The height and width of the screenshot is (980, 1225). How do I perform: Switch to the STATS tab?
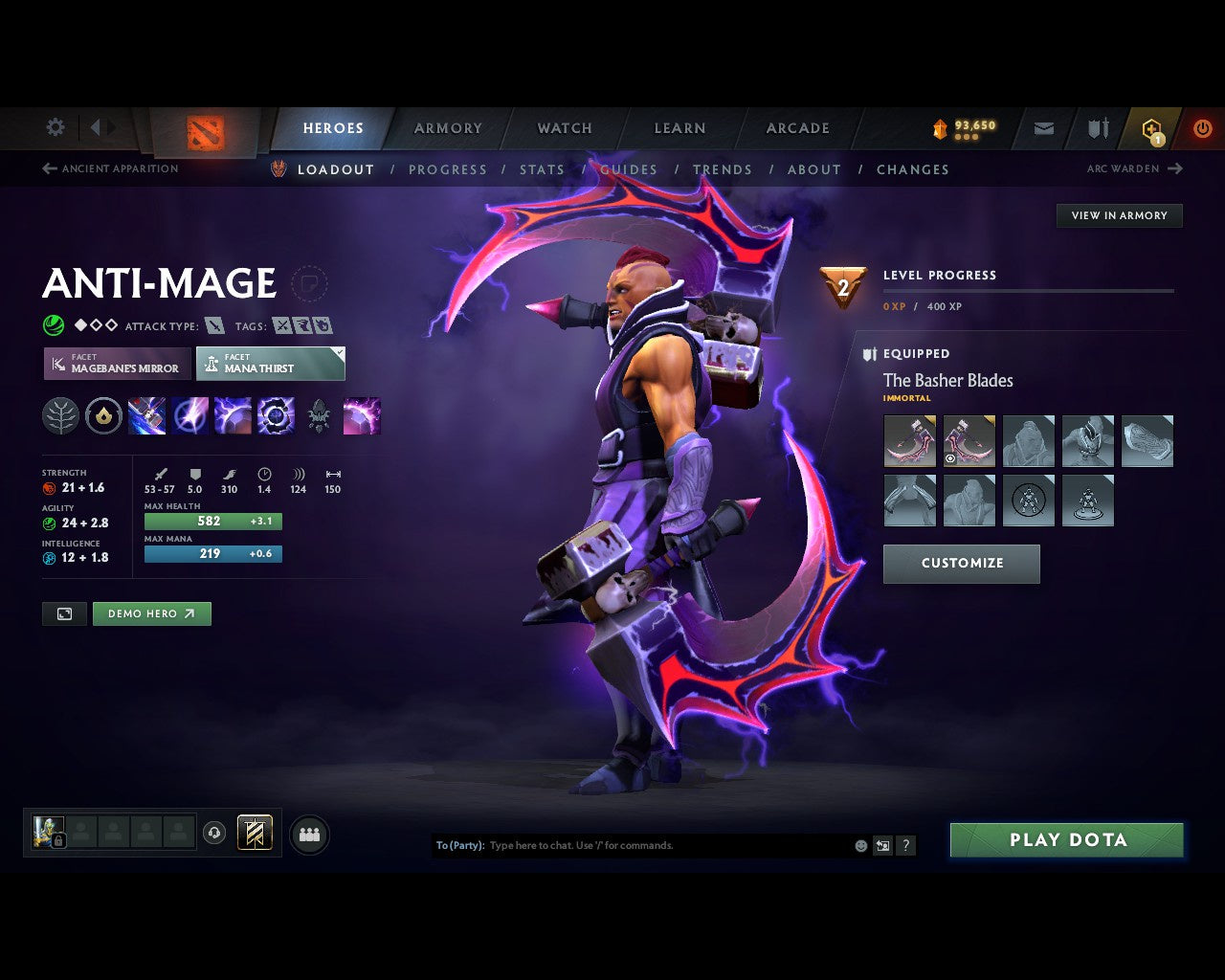pos(542,169)
